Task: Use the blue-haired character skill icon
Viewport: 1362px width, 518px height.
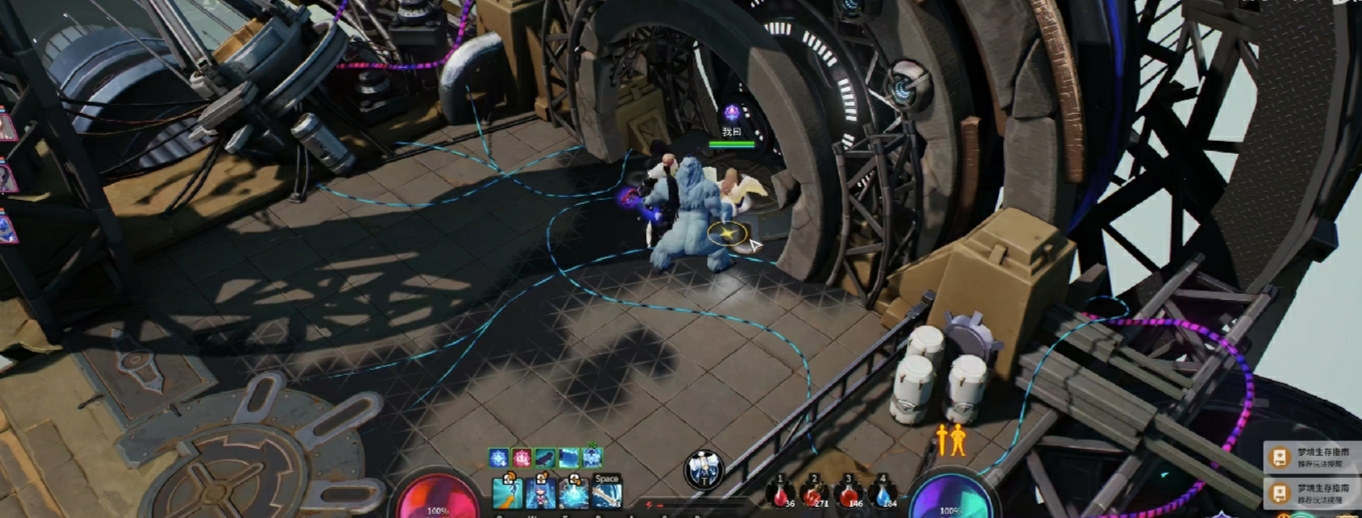Action: [x=541, y=494]
